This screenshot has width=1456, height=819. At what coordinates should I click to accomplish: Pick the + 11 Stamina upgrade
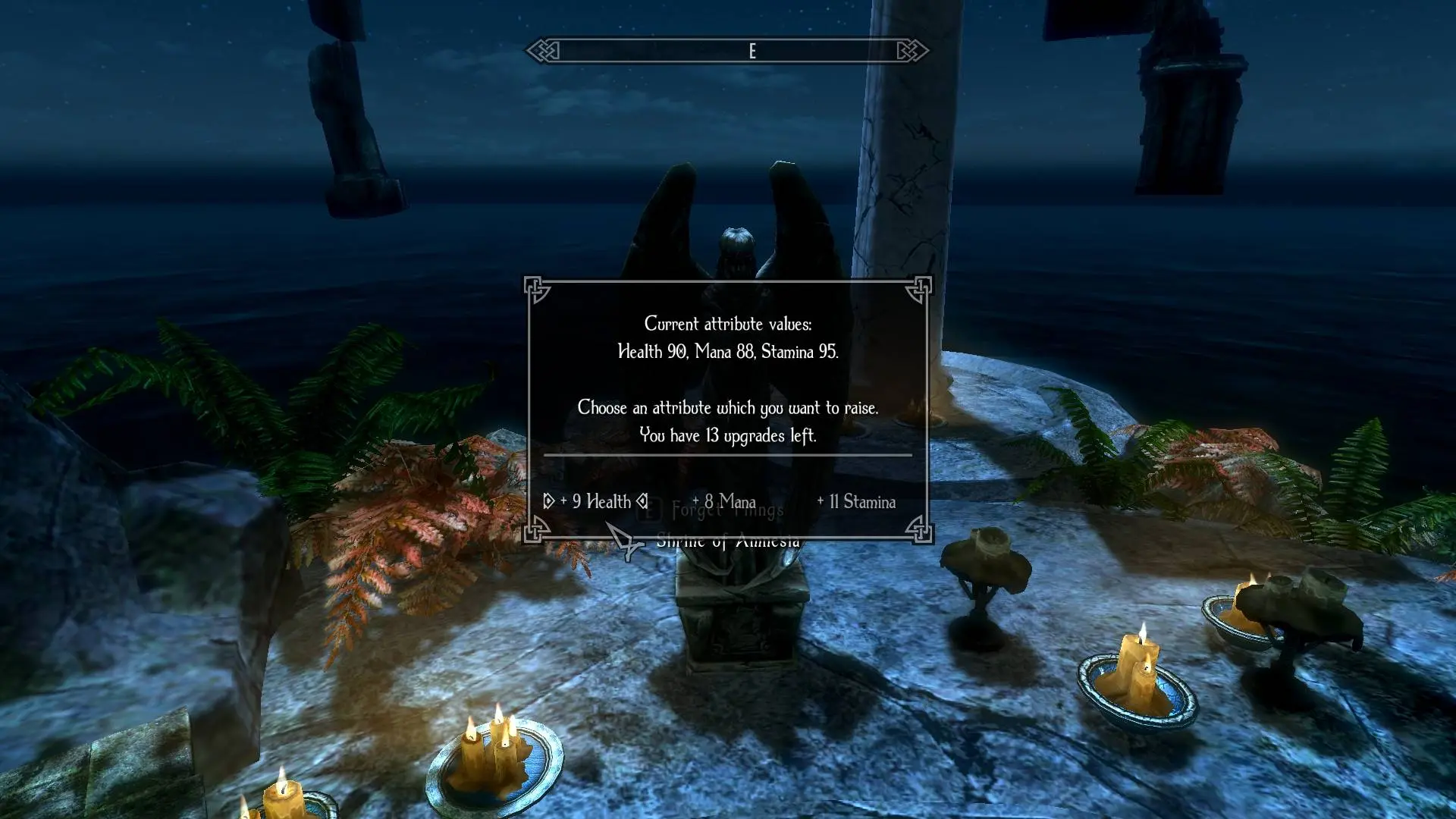coord(856,501)
